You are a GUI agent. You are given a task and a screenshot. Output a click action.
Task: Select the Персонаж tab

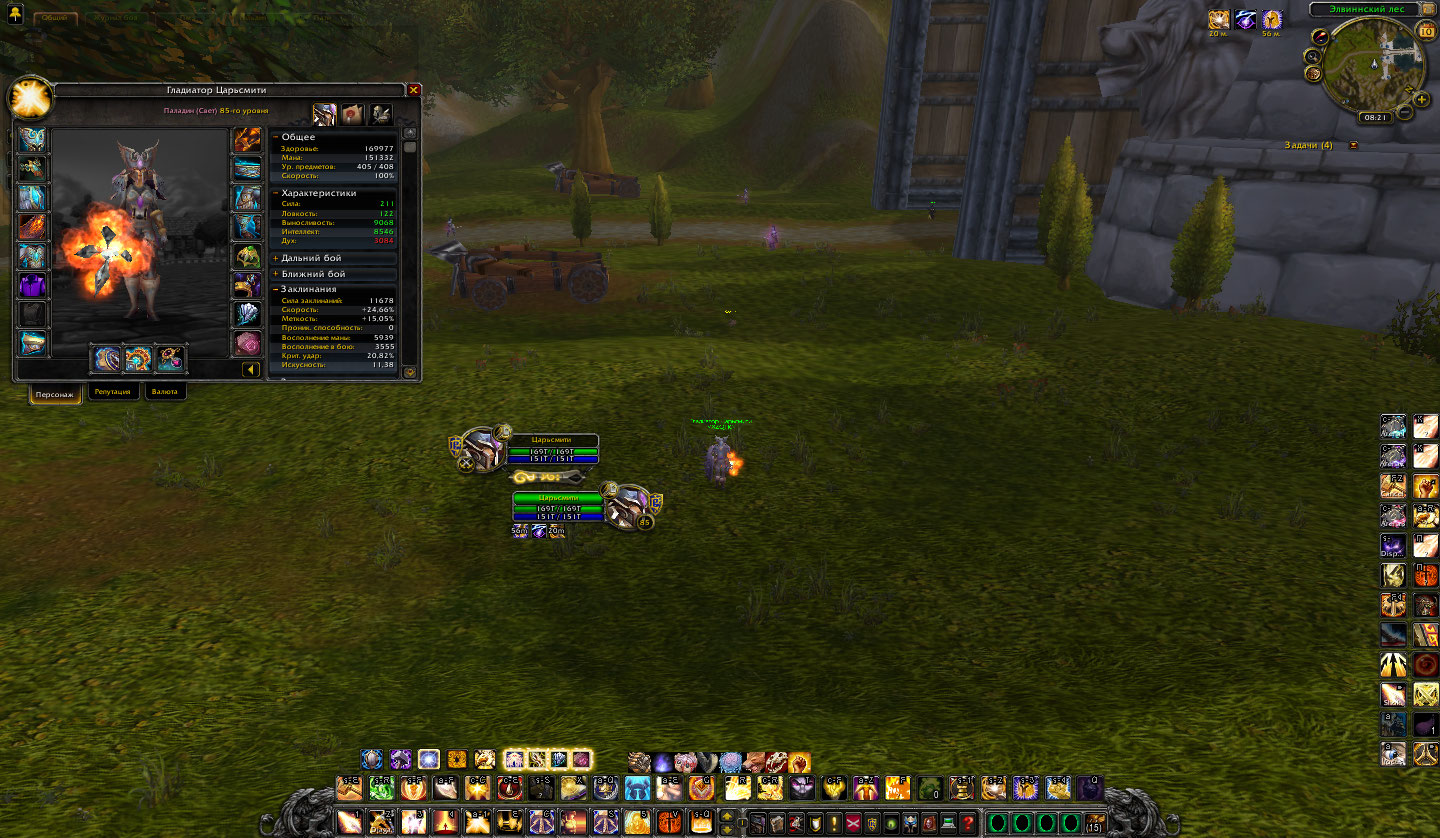tap(55, 393)
